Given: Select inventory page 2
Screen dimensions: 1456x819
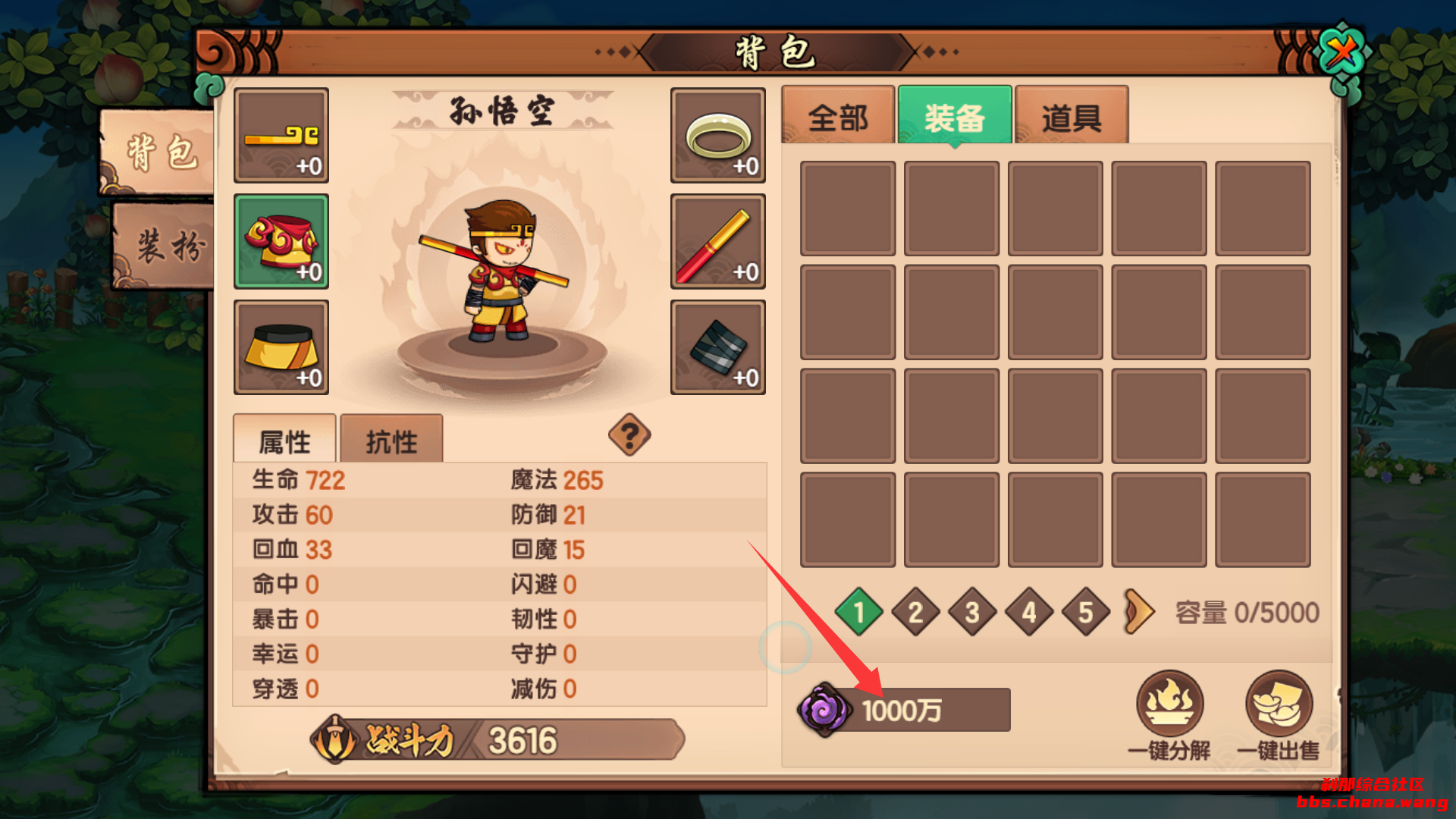Looking at the screenshot, I should [915, 613].
